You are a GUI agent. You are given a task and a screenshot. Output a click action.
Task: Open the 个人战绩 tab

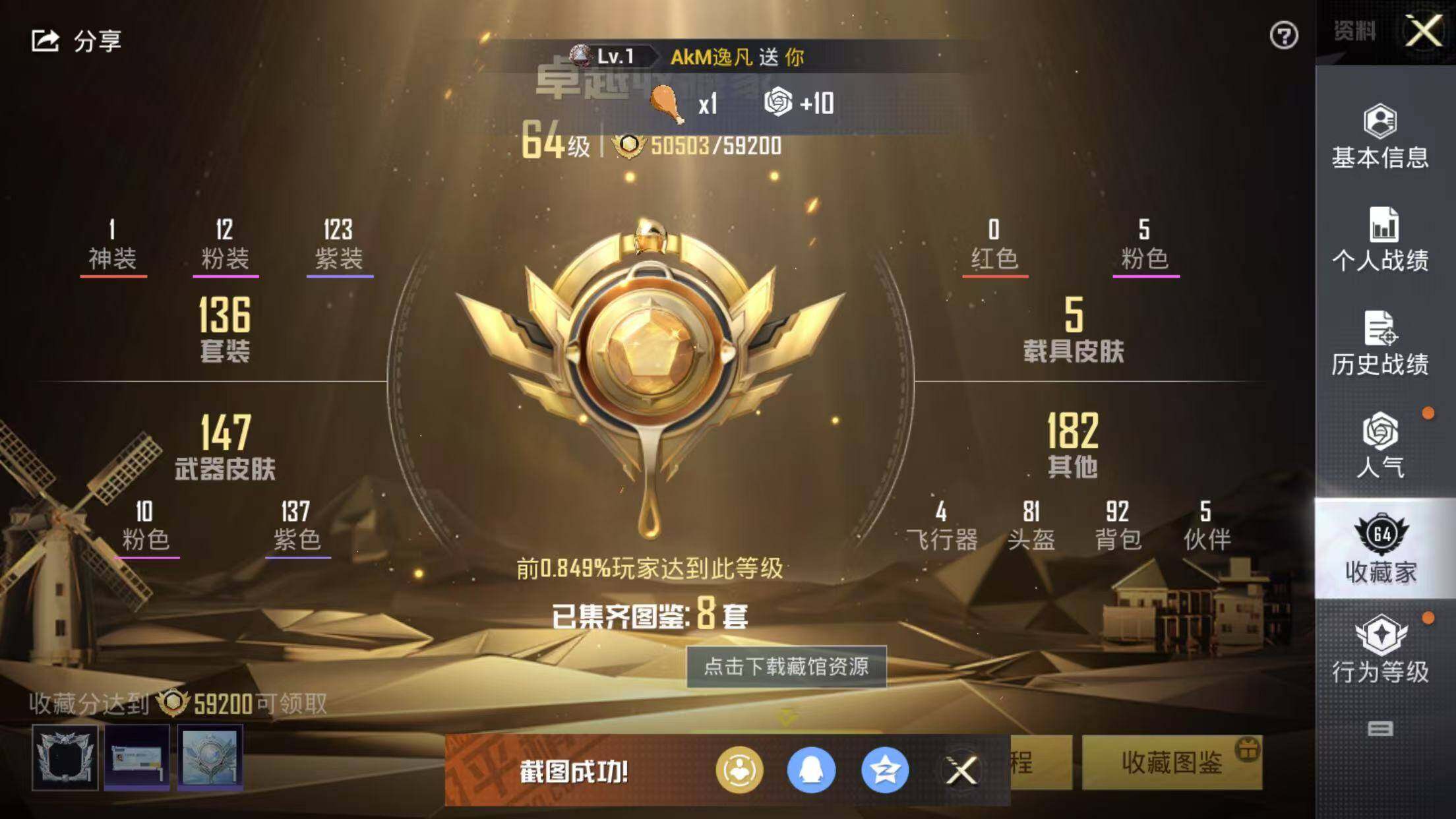(1380, 239)
